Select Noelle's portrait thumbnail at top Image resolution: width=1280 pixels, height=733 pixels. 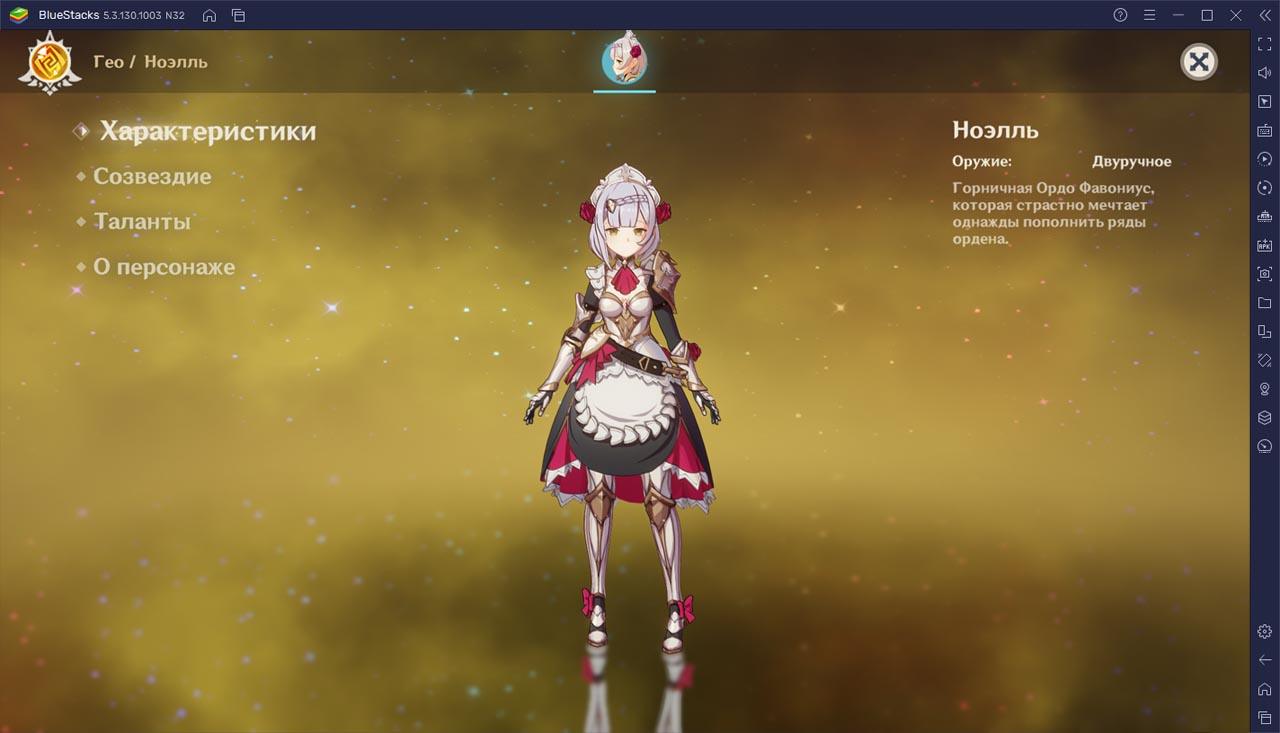point(624,62)
